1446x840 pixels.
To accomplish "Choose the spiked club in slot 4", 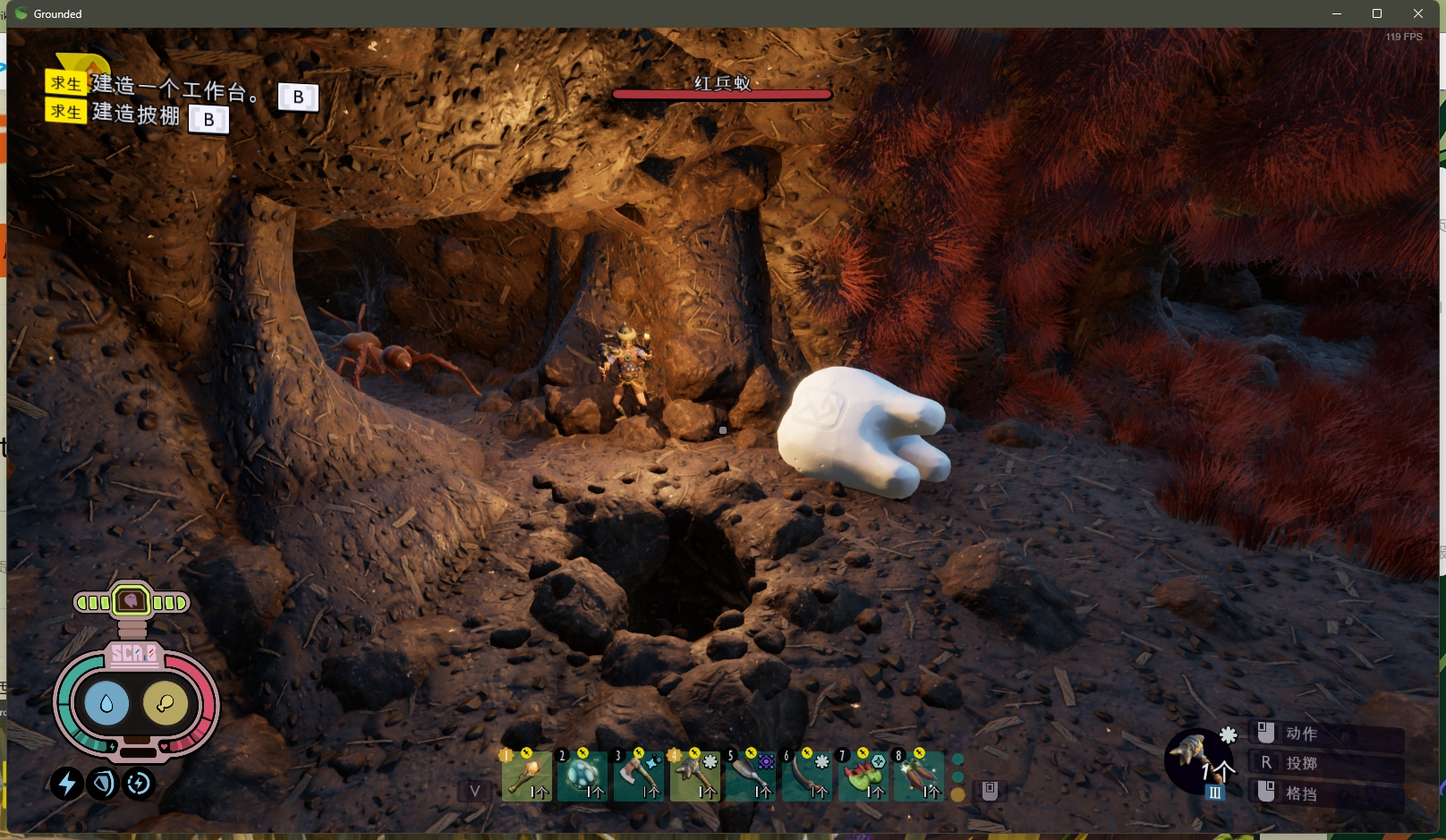I will click(x=695, y=775).
